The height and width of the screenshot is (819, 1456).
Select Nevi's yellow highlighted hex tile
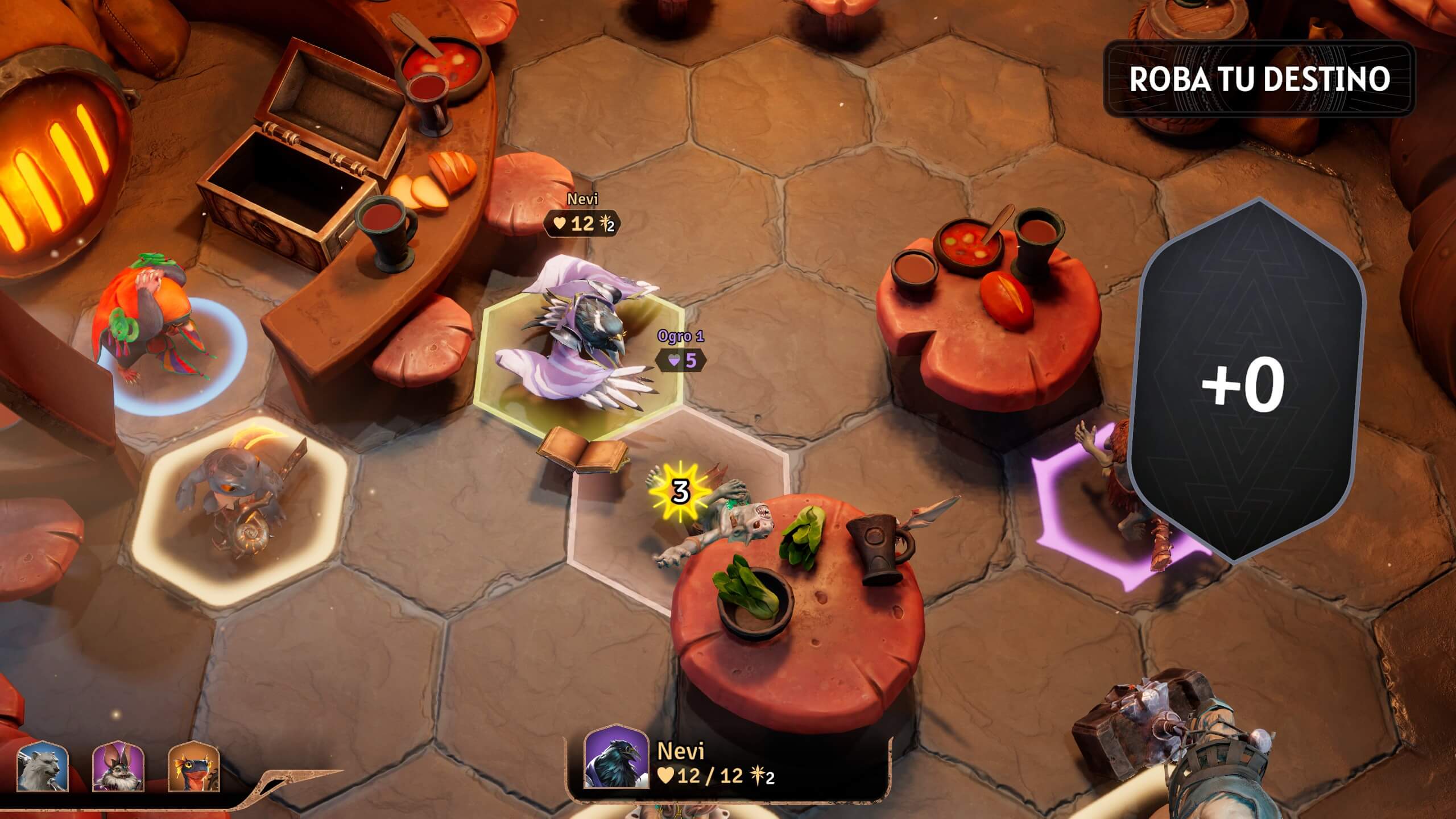579,364
